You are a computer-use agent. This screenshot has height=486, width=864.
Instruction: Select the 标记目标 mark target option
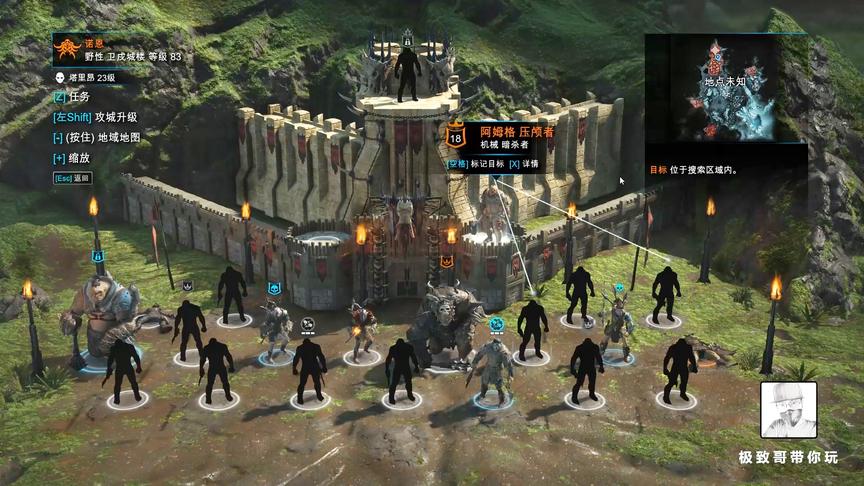pyautogui.click(x=475, y=163)
